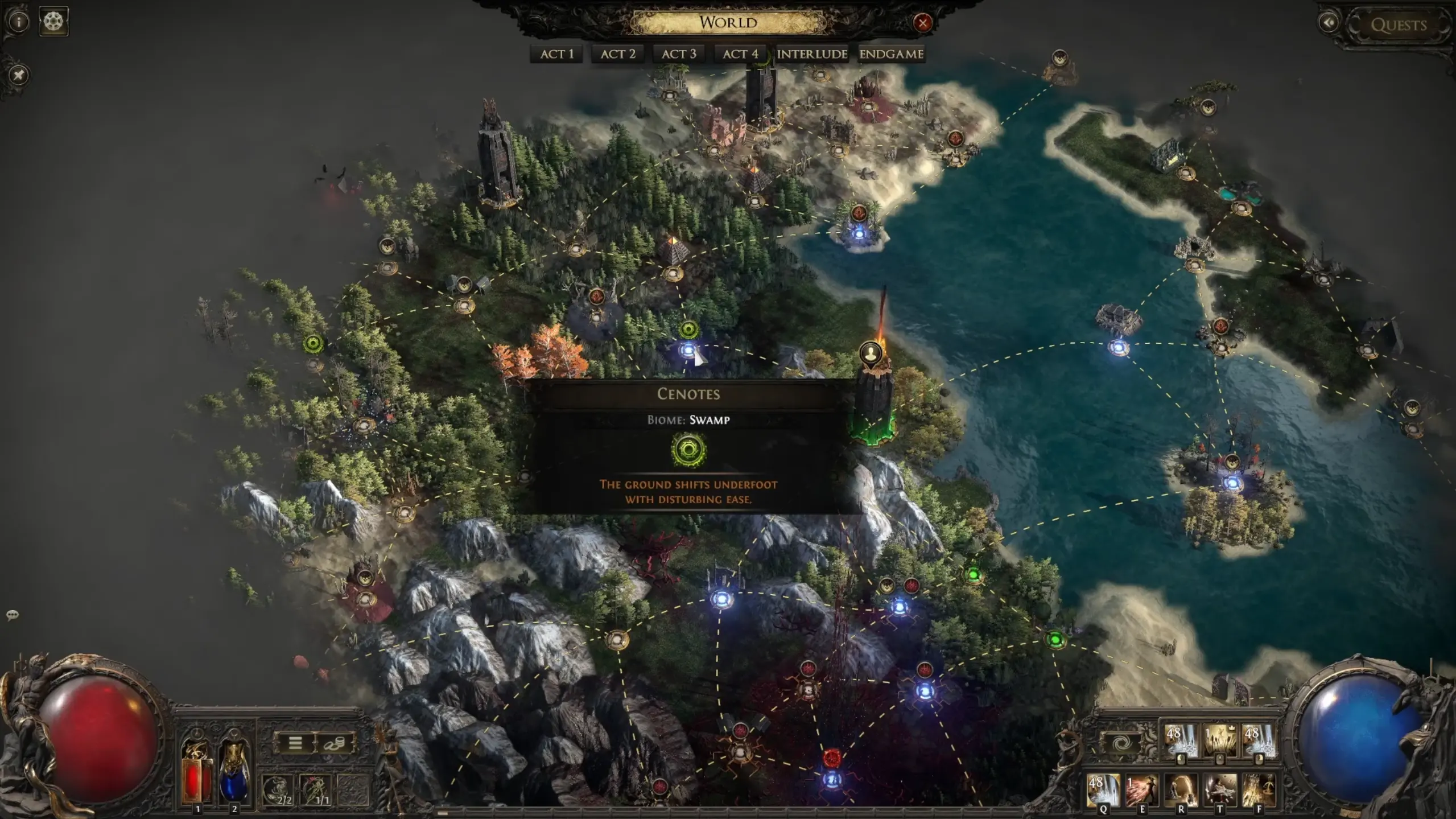Screen dimensions: 1456x819
Task: Switch to the Endgame map tab
Action: point(891,54)
